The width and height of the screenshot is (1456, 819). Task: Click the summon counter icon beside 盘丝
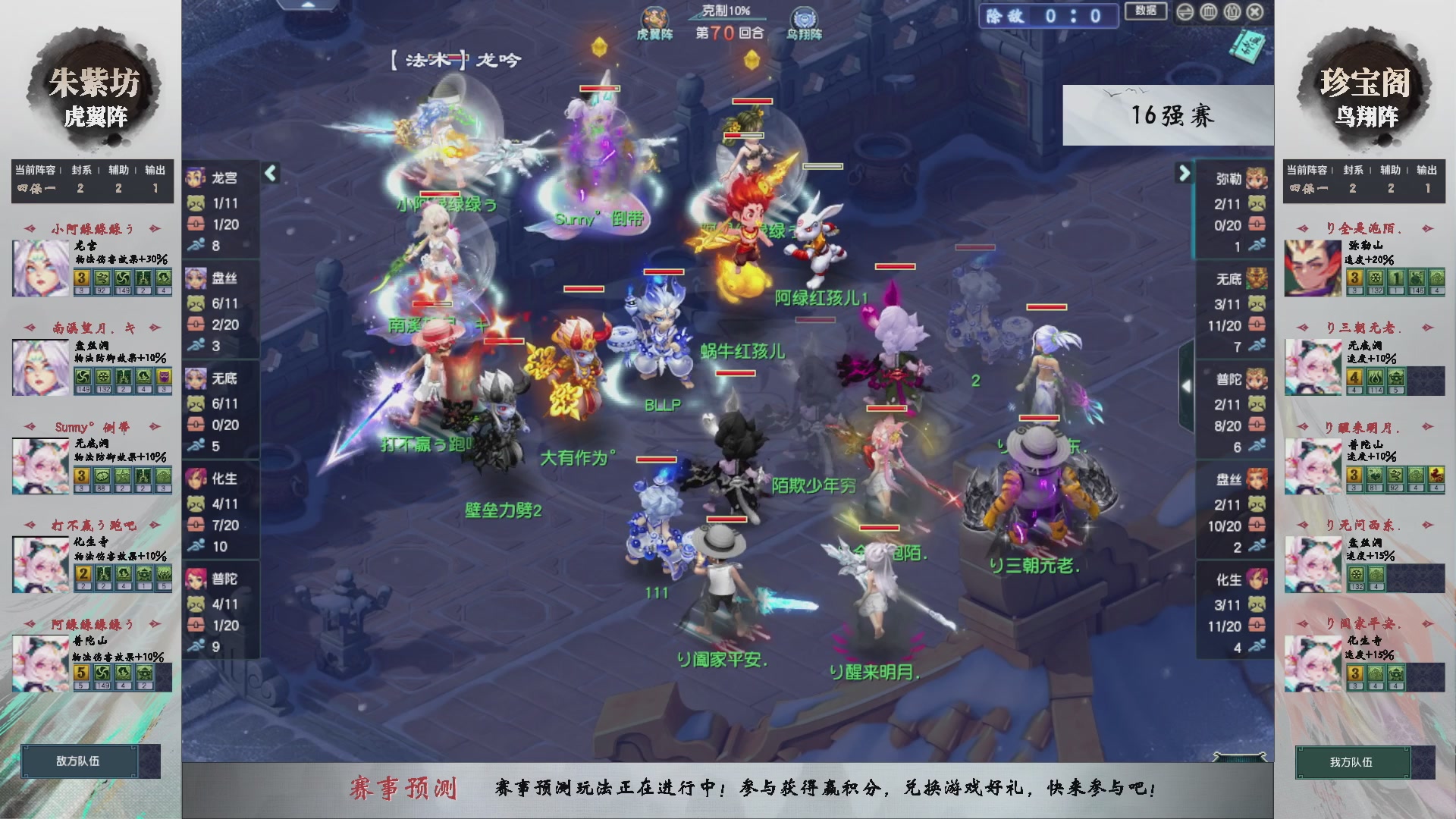196,303
